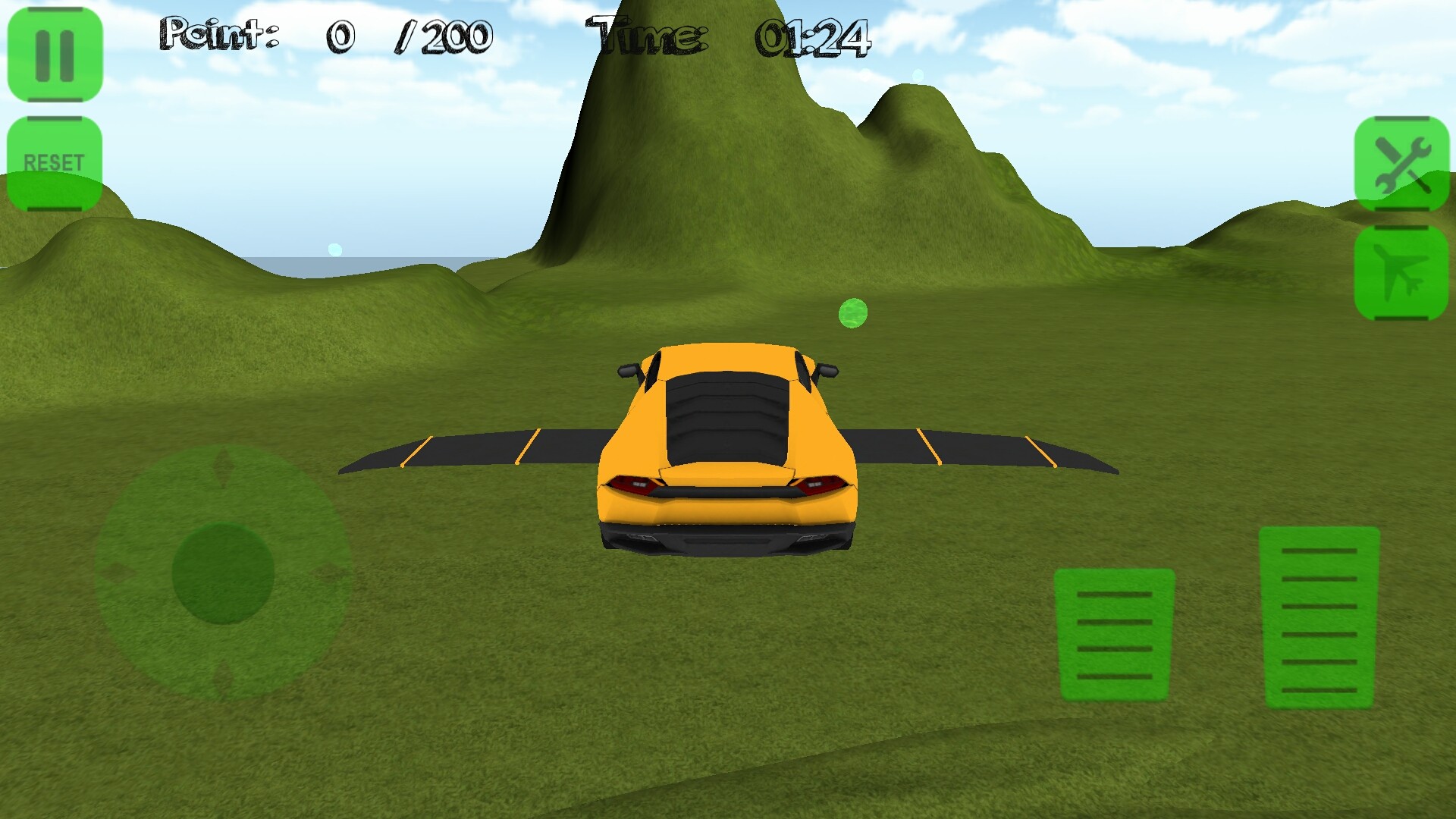Hit the smaller brake pedal

tap(1114, 634)
